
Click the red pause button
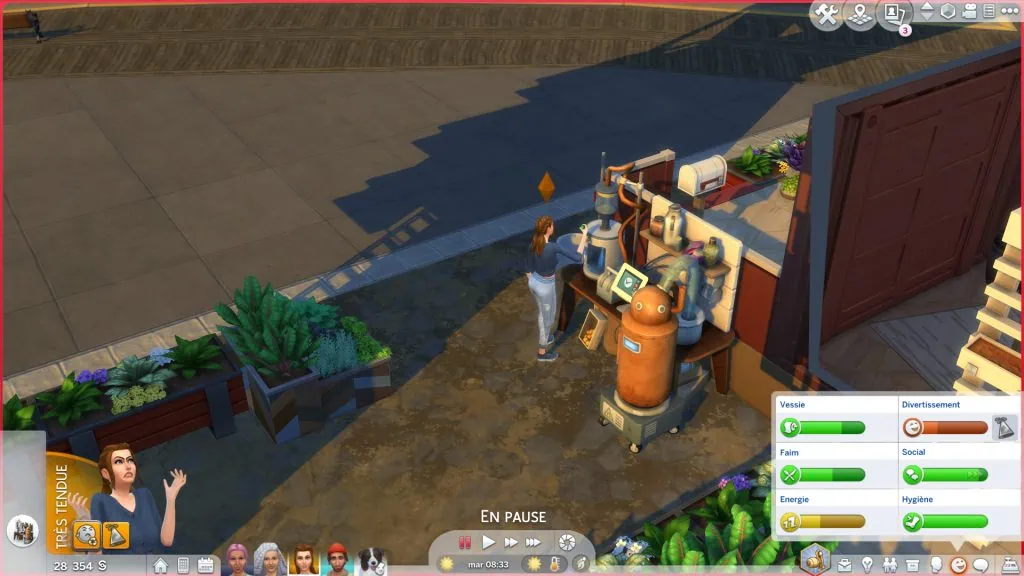pyautogui.click(x=465, y=542)
